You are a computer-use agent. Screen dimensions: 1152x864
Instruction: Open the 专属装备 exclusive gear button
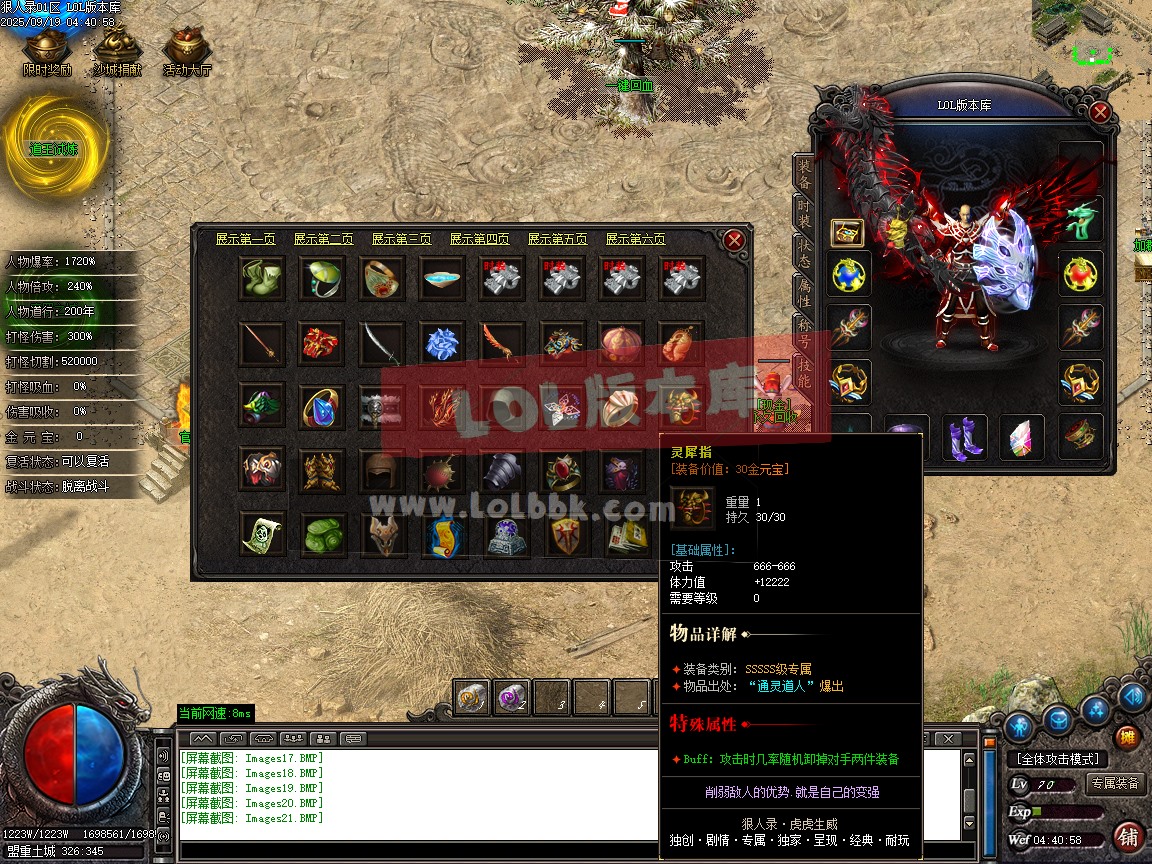tap(1115, 783)
